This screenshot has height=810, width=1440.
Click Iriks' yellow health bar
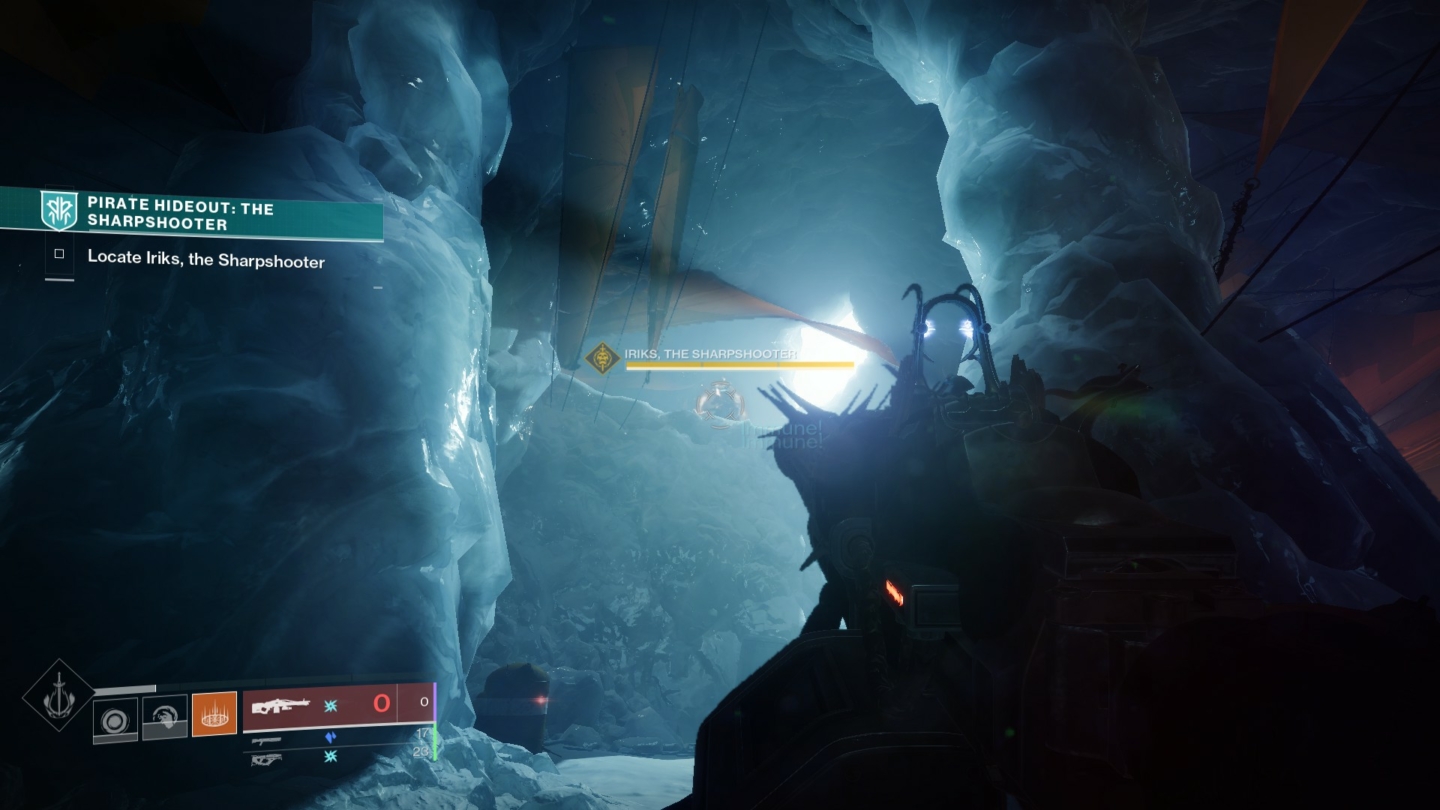tap(739, 364)
